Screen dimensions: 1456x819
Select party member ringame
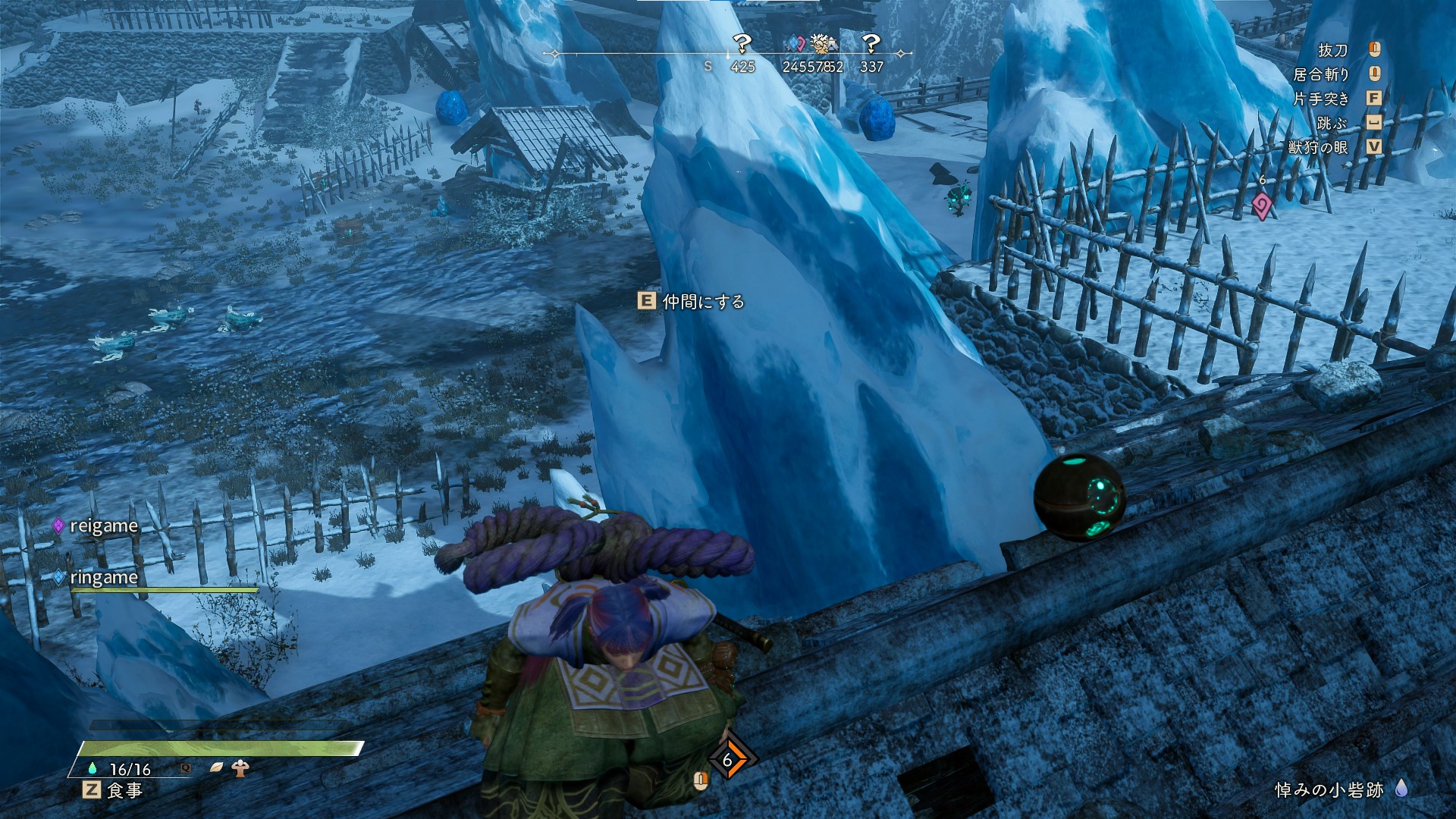pos(103,578)
